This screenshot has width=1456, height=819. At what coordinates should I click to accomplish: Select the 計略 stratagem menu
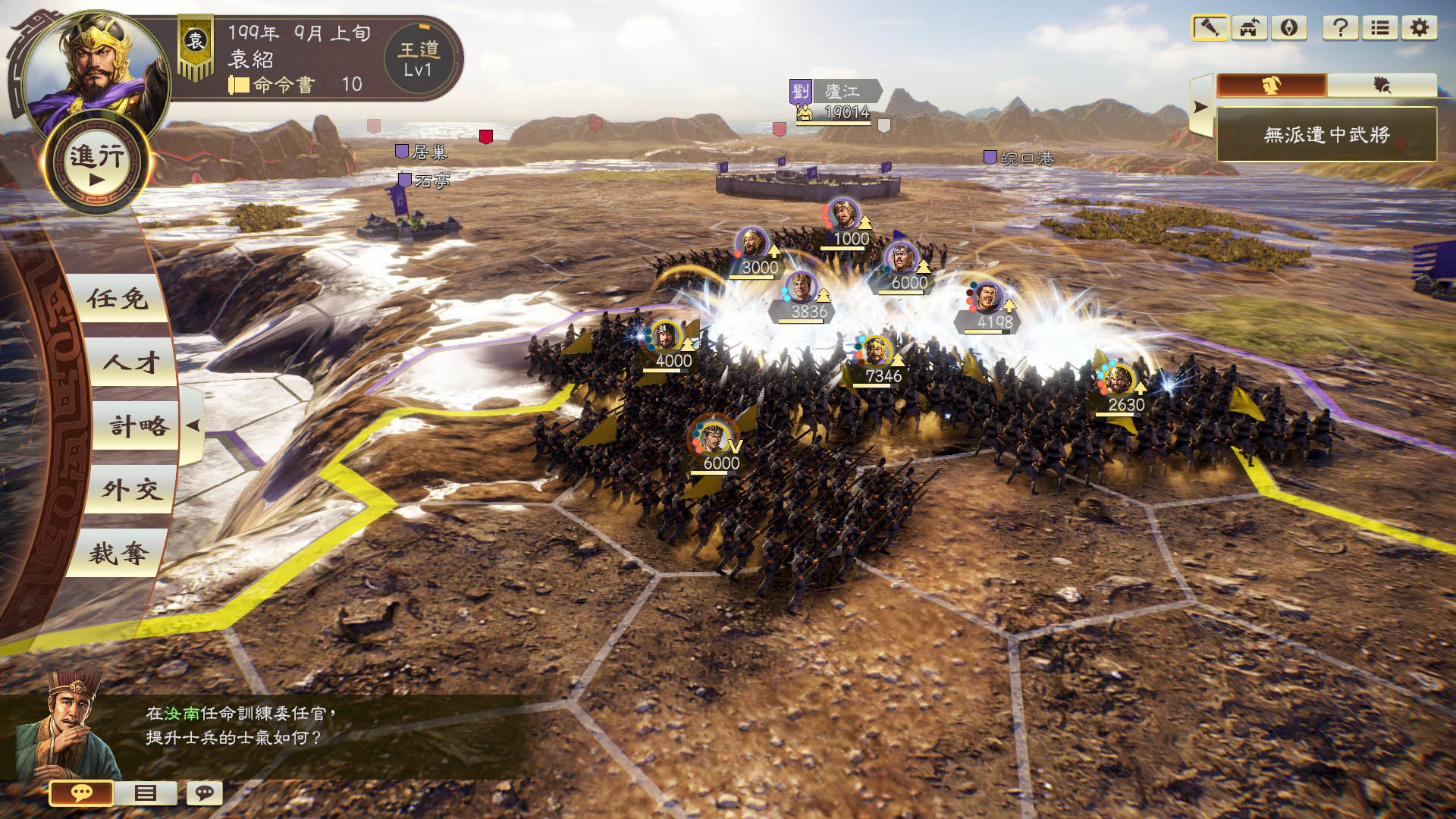point(138,426)
